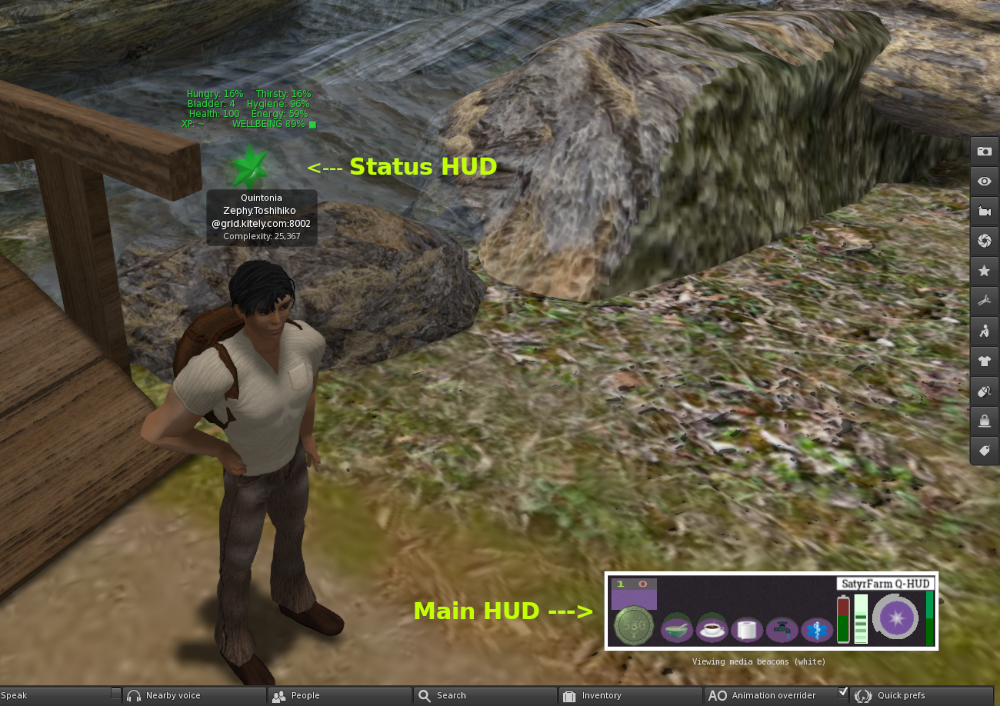Click the blue medical star HUD icon

point(816,630)
